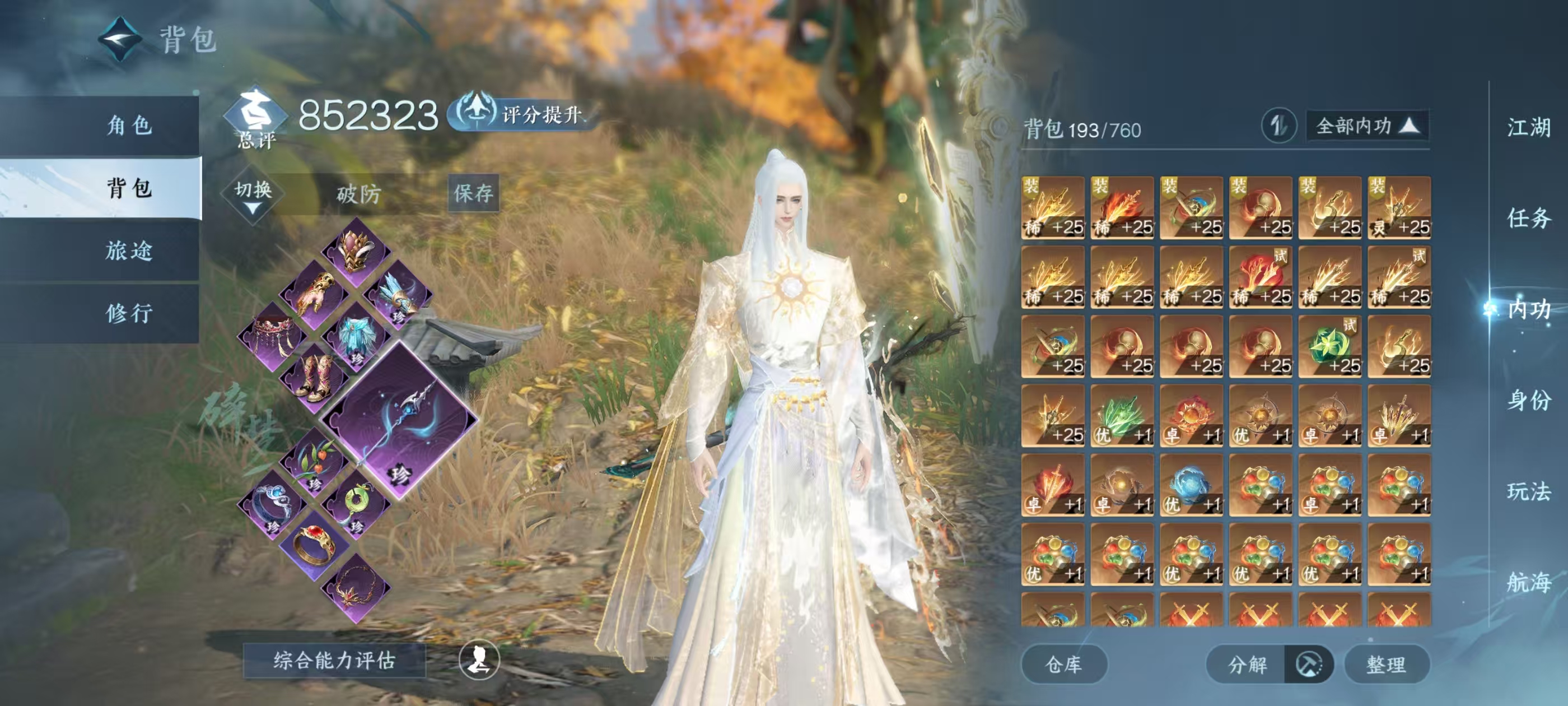Screen dimensions: 1568x706
Task: Select the 修行 tab
Action: tap(128, 313)
